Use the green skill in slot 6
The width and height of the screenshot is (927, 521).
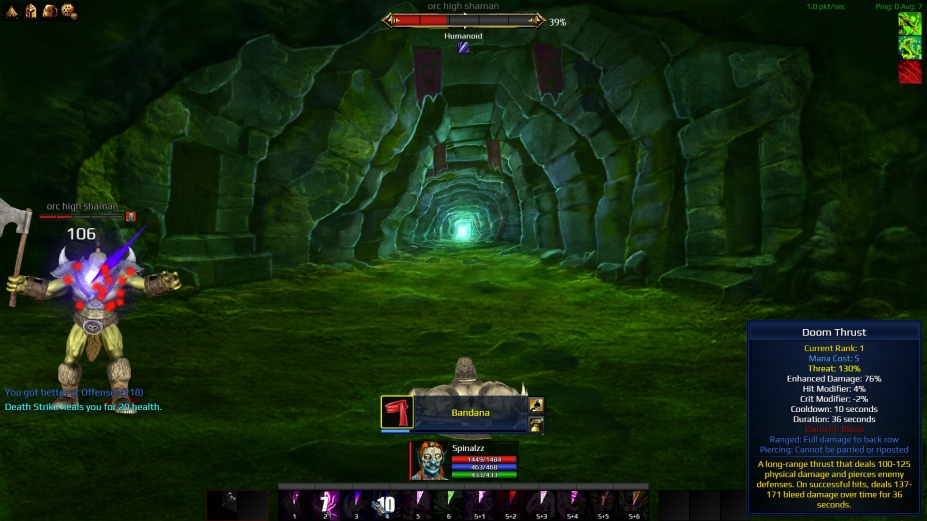coord(449,502)
